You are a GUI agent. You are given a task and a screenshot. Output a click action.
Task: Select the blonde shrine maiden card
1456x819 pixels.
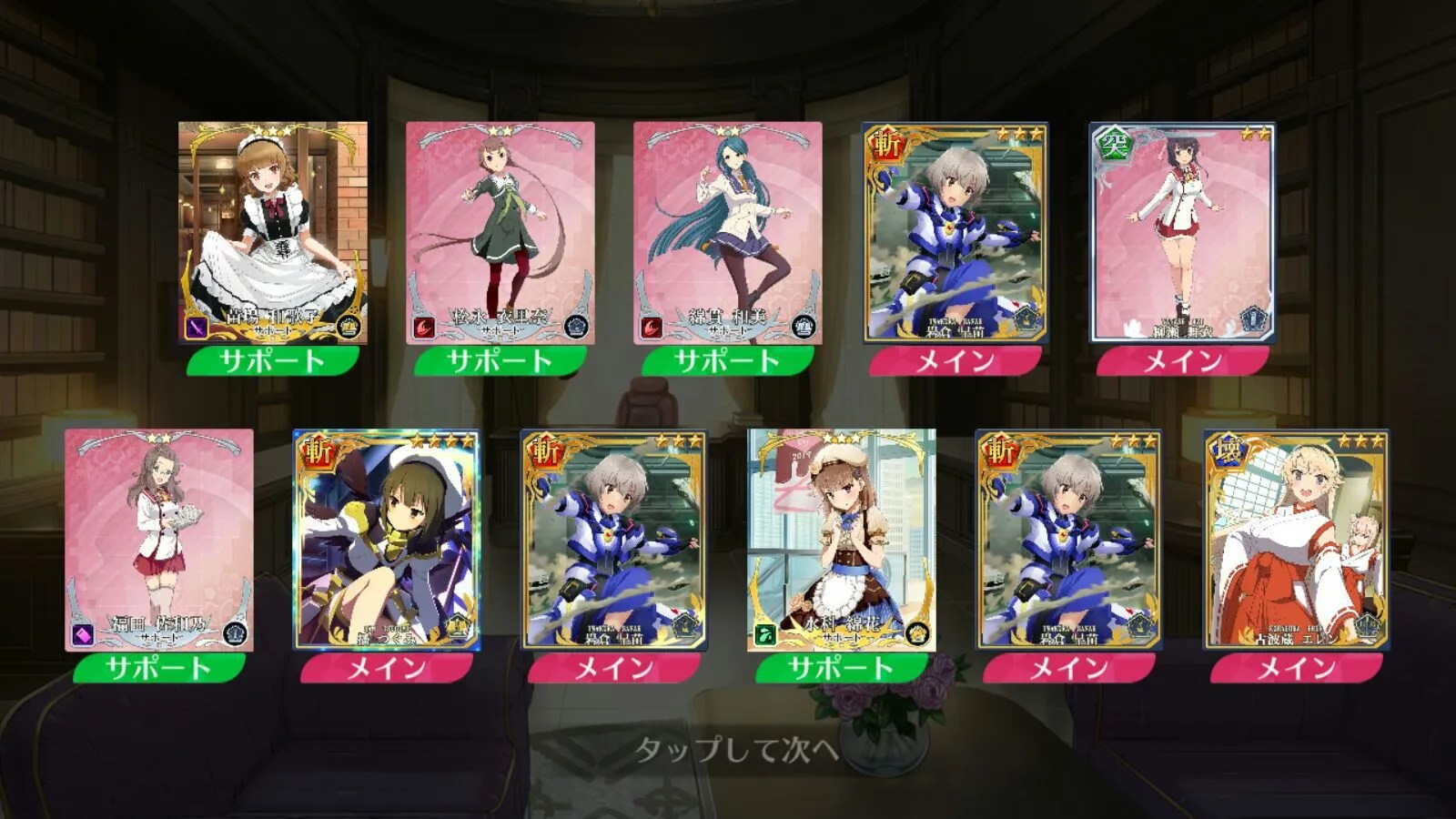[1297, 540]
